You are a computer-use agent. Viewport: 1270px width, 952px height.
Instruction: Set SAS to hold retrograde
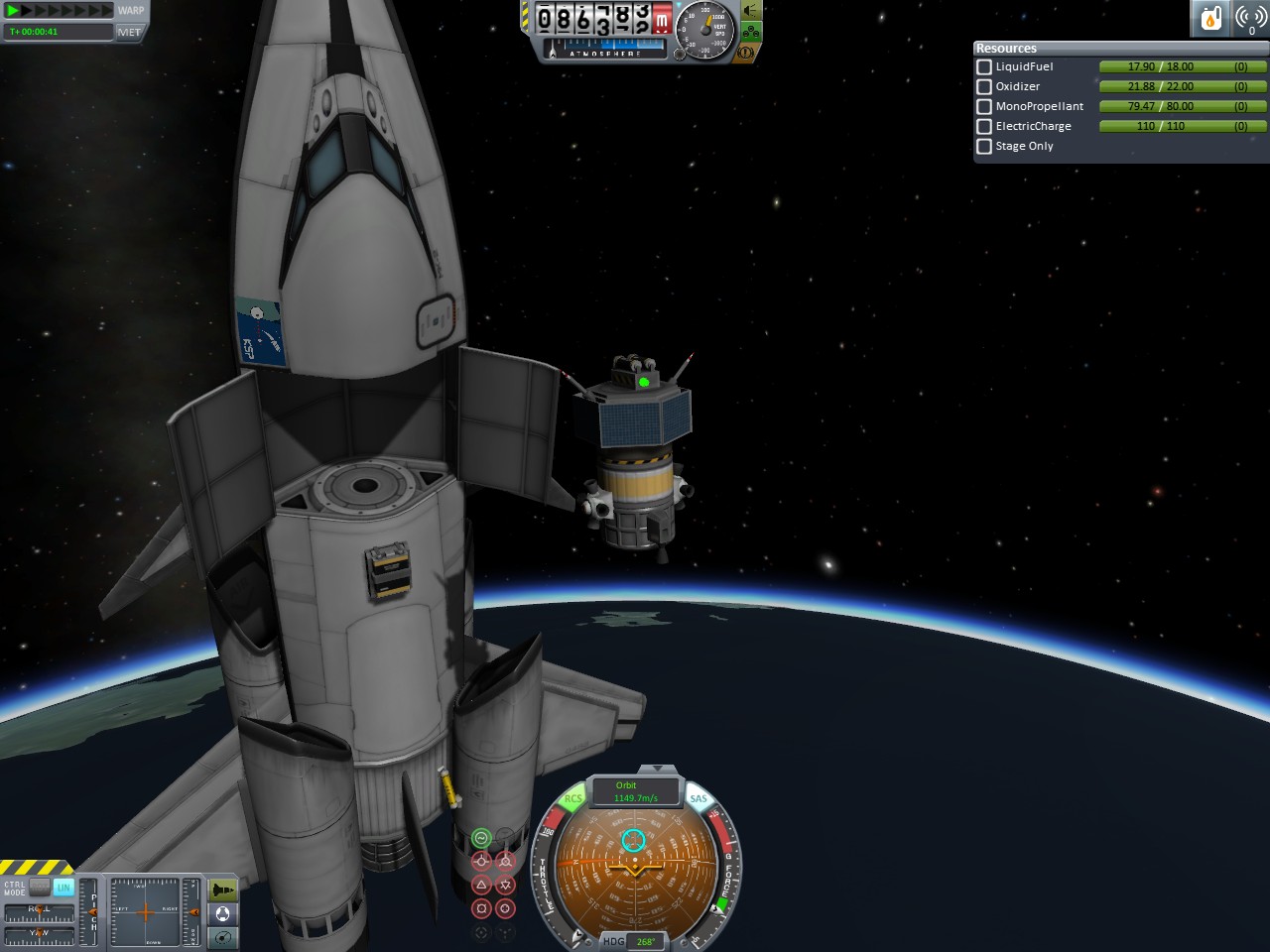(x=505, y=861)
